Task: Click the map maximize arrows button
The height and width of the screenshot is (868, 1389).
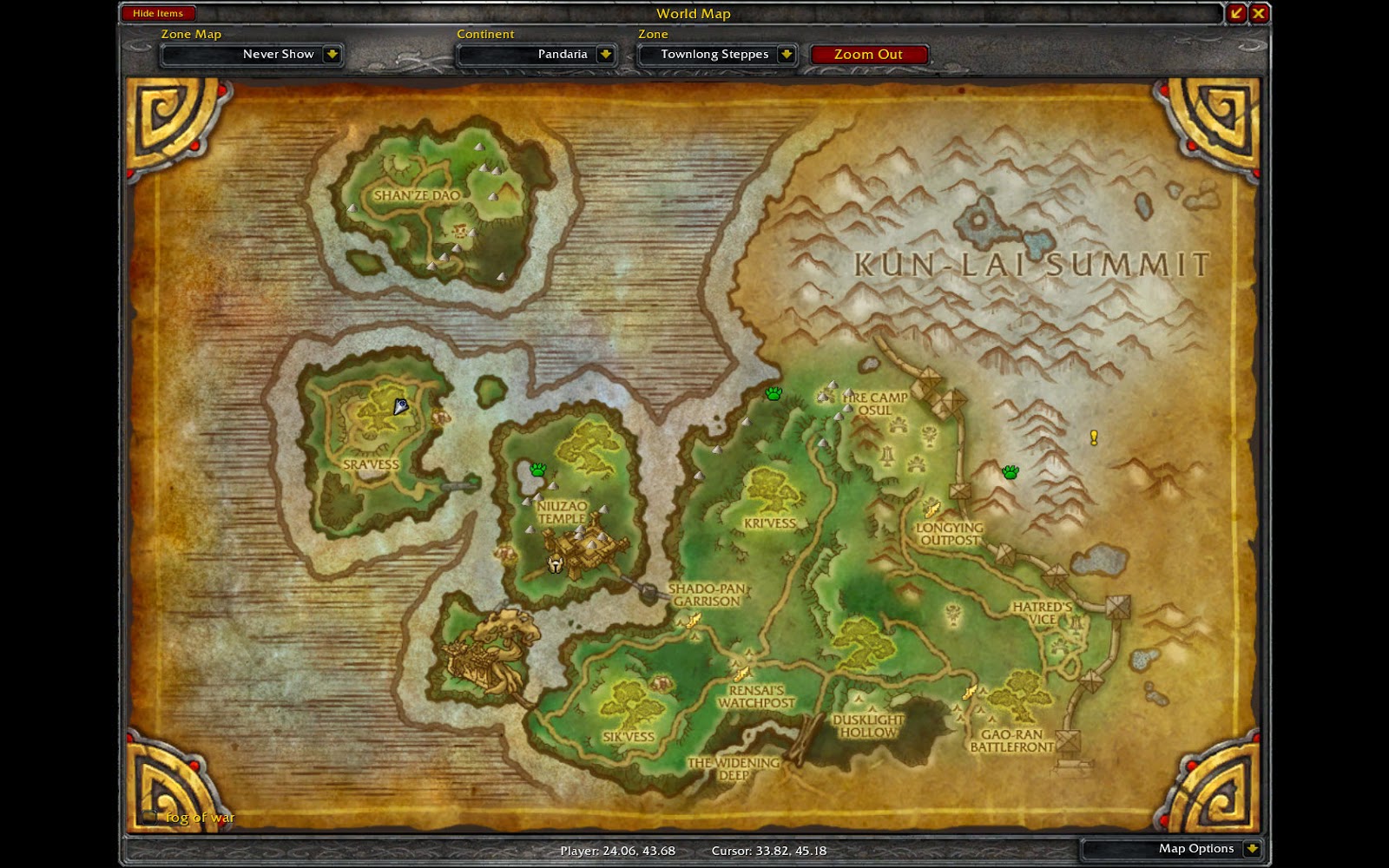Action: tap(1234, 13)
